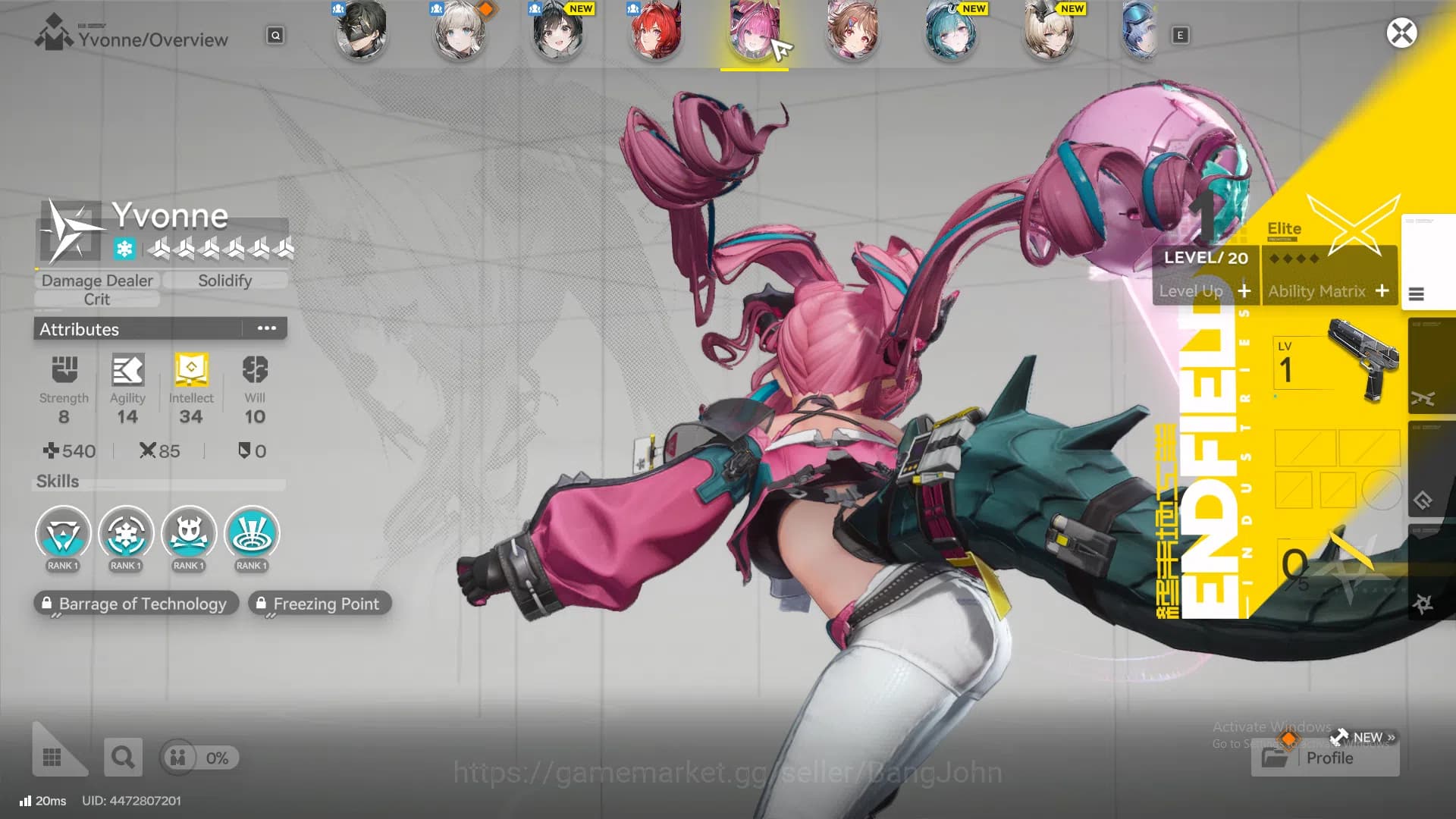Click the snowflake element icon beside Yvonne's name
Image resolution: width=1456 pixels, height=819 pixels.
tap(126, 247)
